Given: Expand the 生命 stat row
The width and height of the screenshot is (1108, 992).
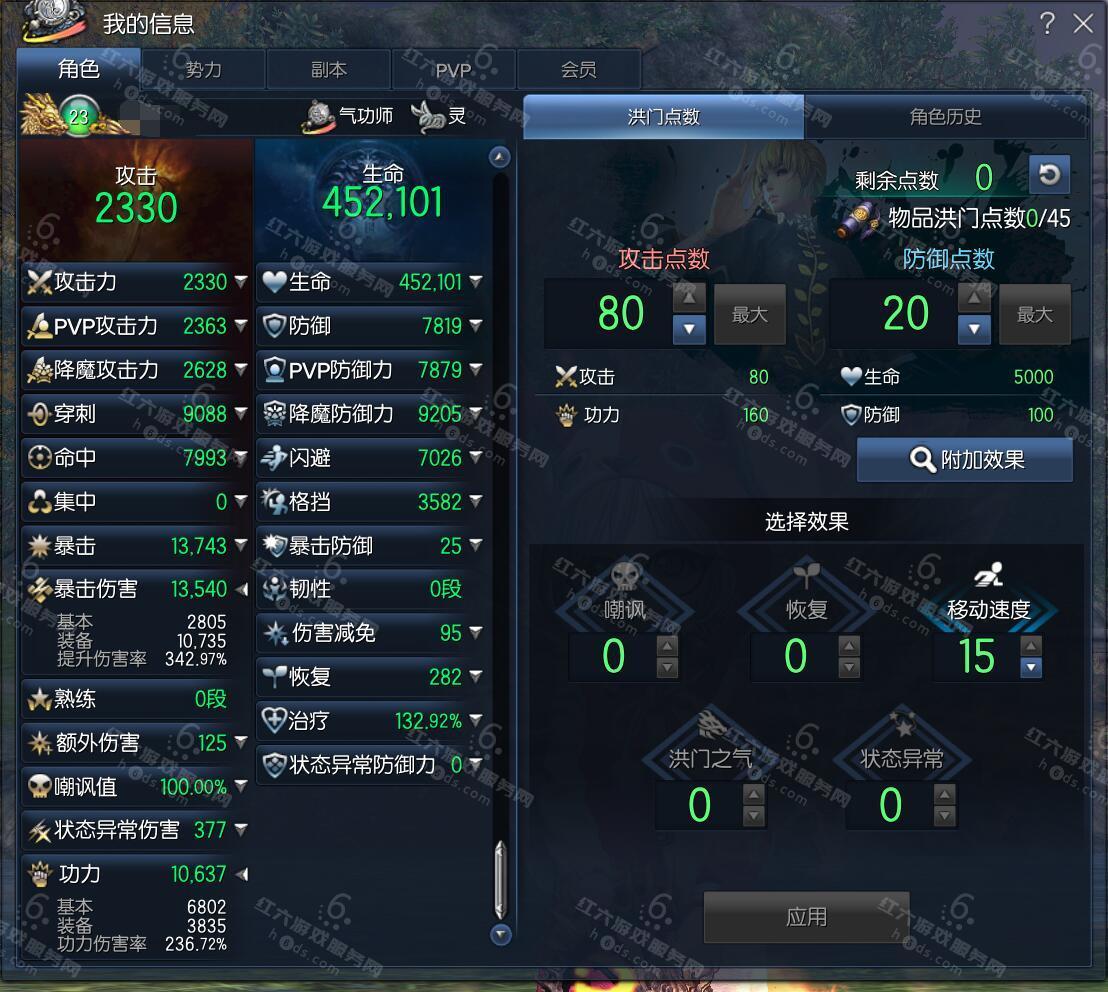Looking at the screenshot, I should (475, 283).
